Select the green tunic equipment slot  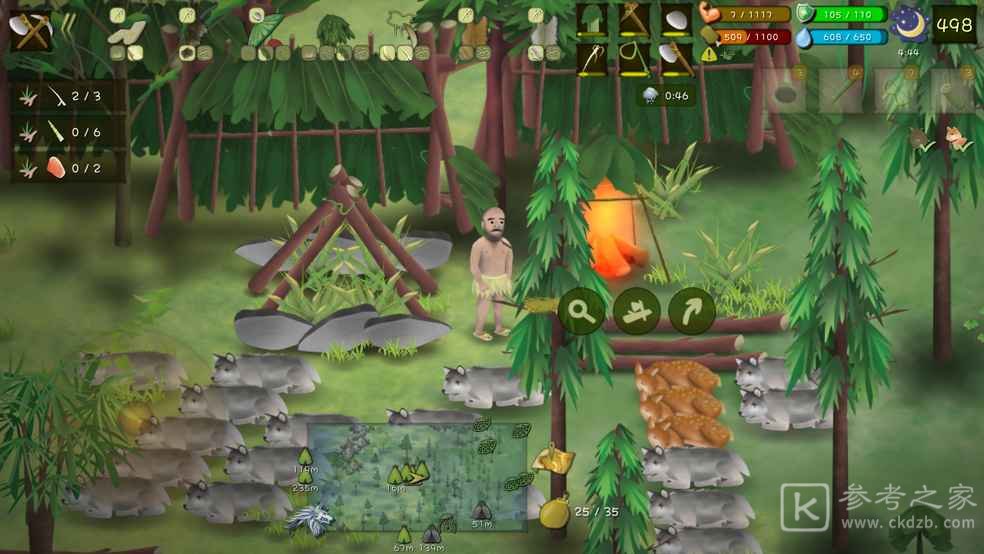pos(591,20)
